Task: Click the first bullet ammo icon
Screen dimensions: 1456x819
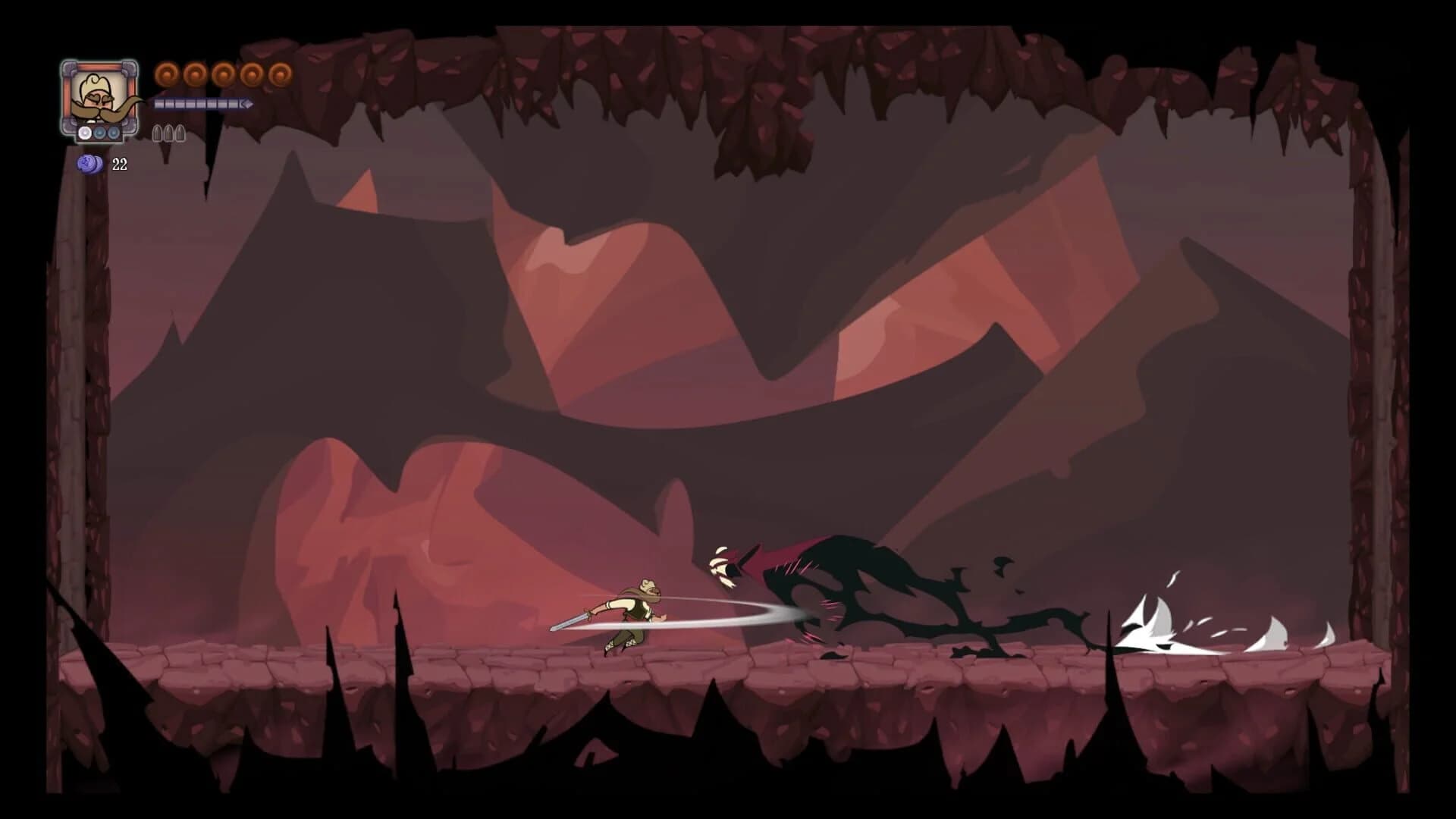Action: (x=156, y=133)
